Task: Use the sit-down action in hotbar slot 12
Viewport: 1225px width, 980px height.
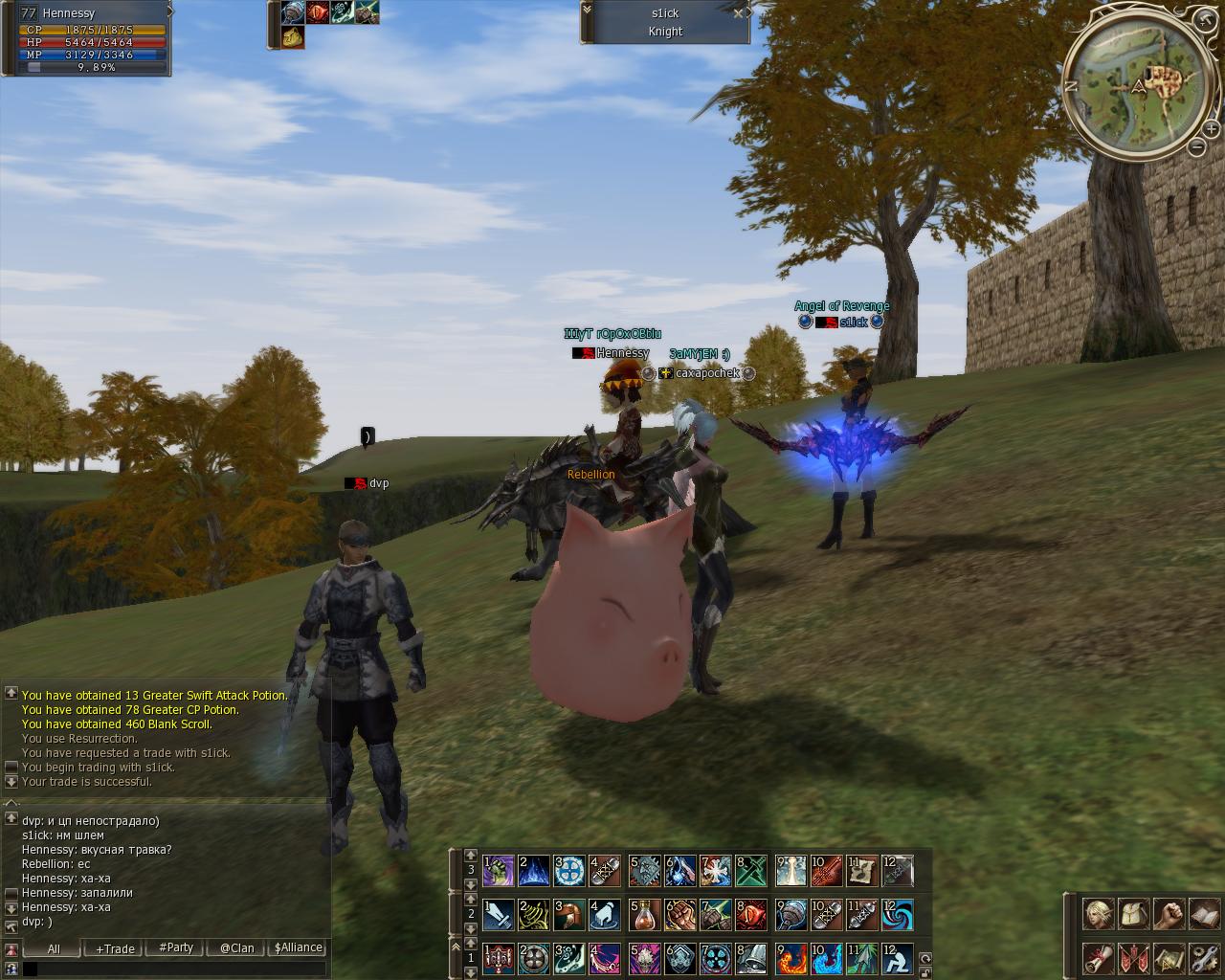Action: (897, 957)
